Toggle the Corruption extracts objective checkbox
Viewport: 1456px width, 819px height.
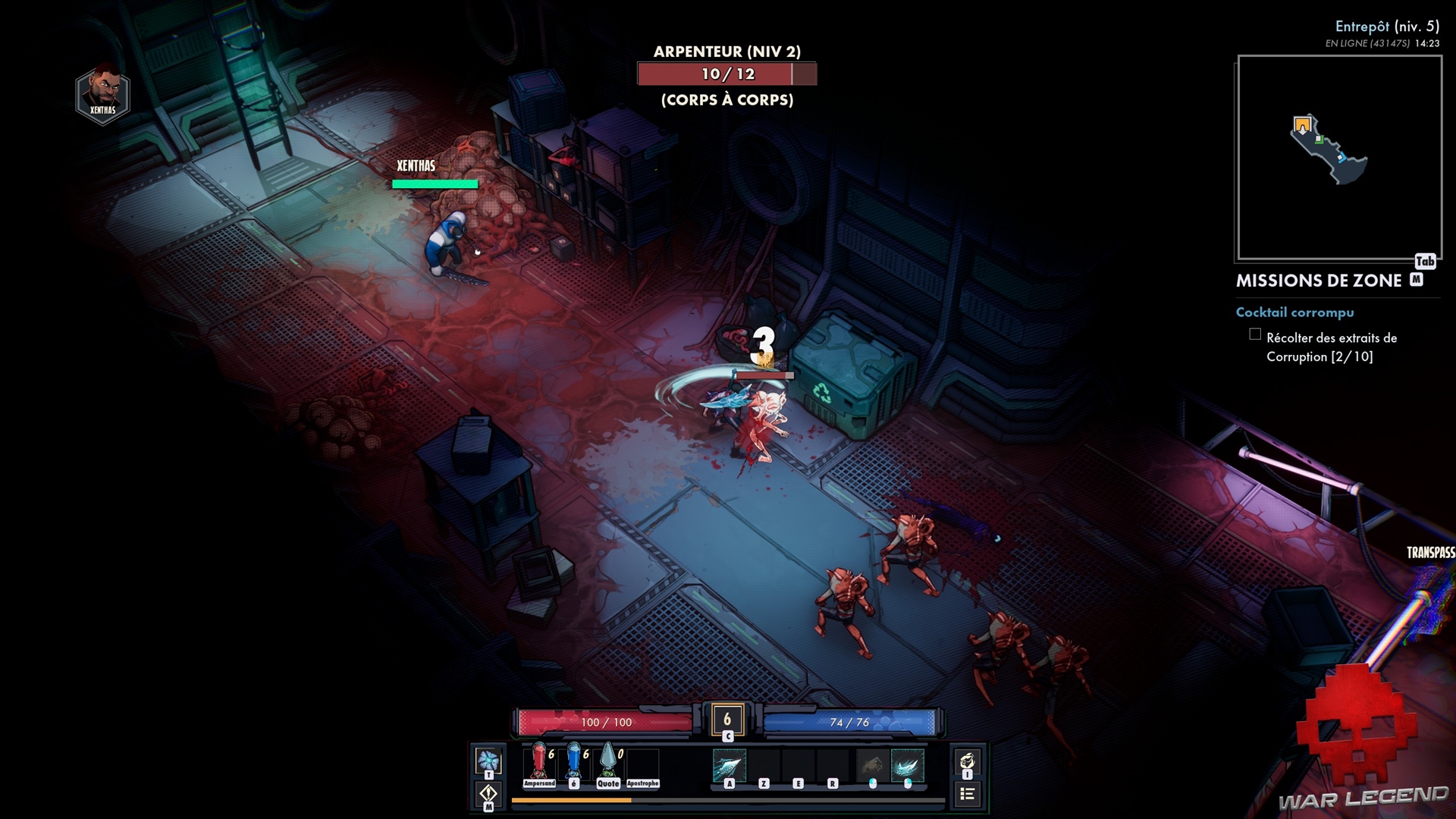(1255, 334)
